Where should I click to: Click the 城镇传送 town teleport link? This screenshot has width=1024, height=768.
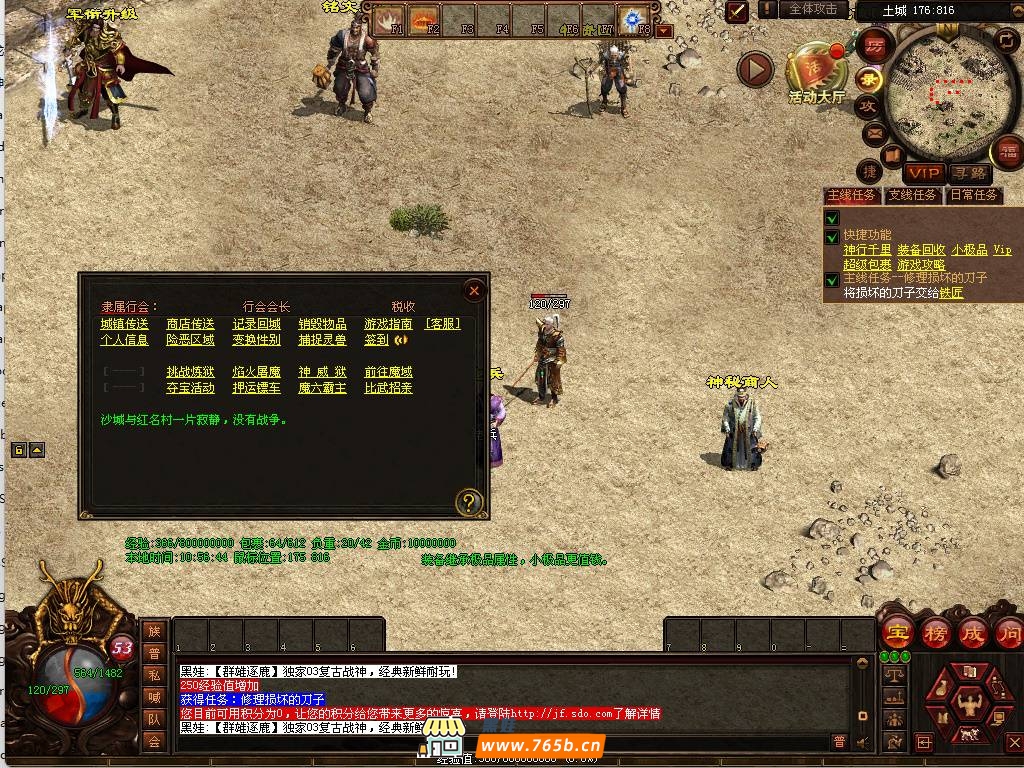pos(124,324)
